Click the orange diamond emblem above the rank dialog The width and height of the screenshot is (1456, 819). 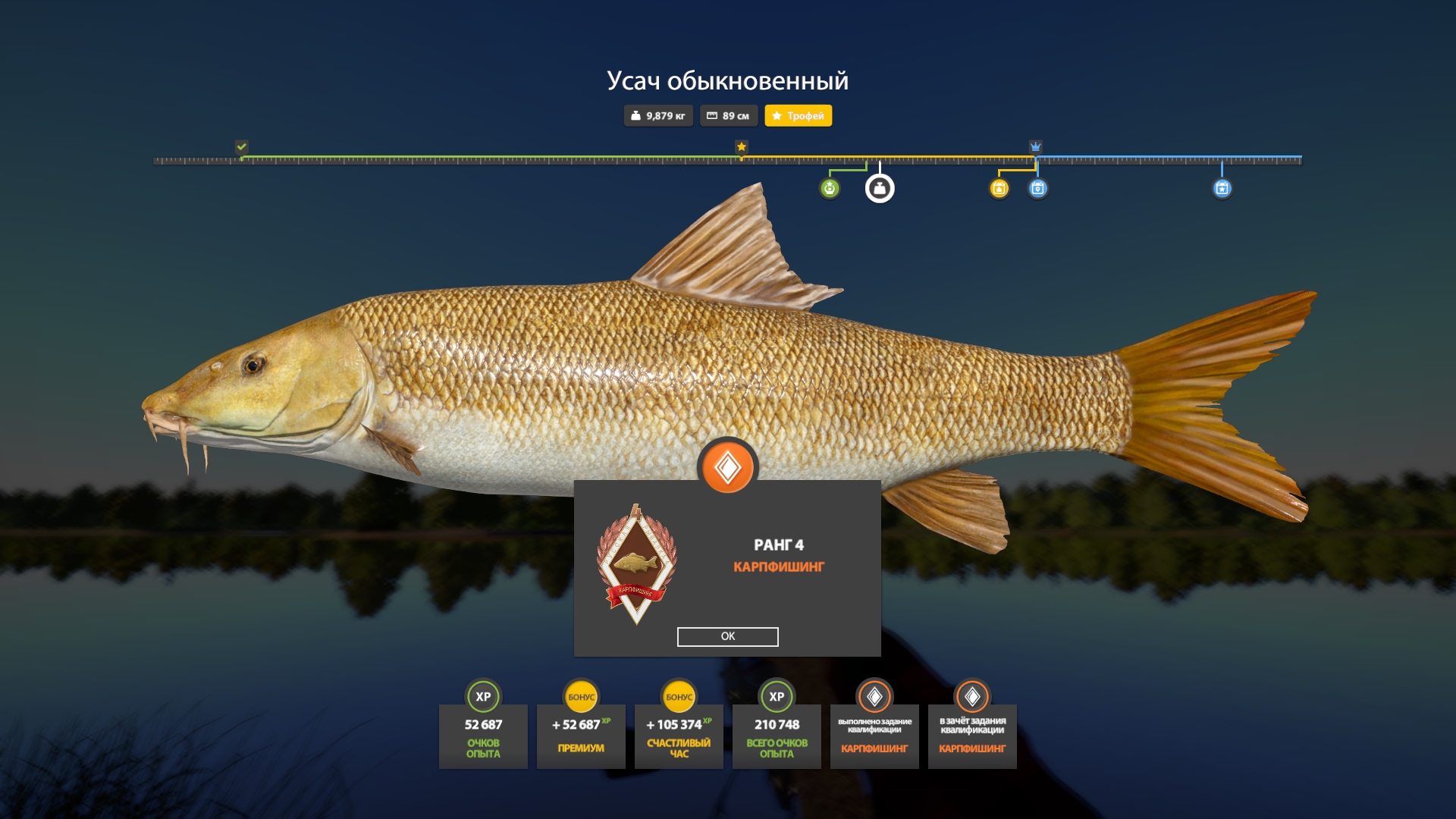pyautogui.click(x=728, y=466)
